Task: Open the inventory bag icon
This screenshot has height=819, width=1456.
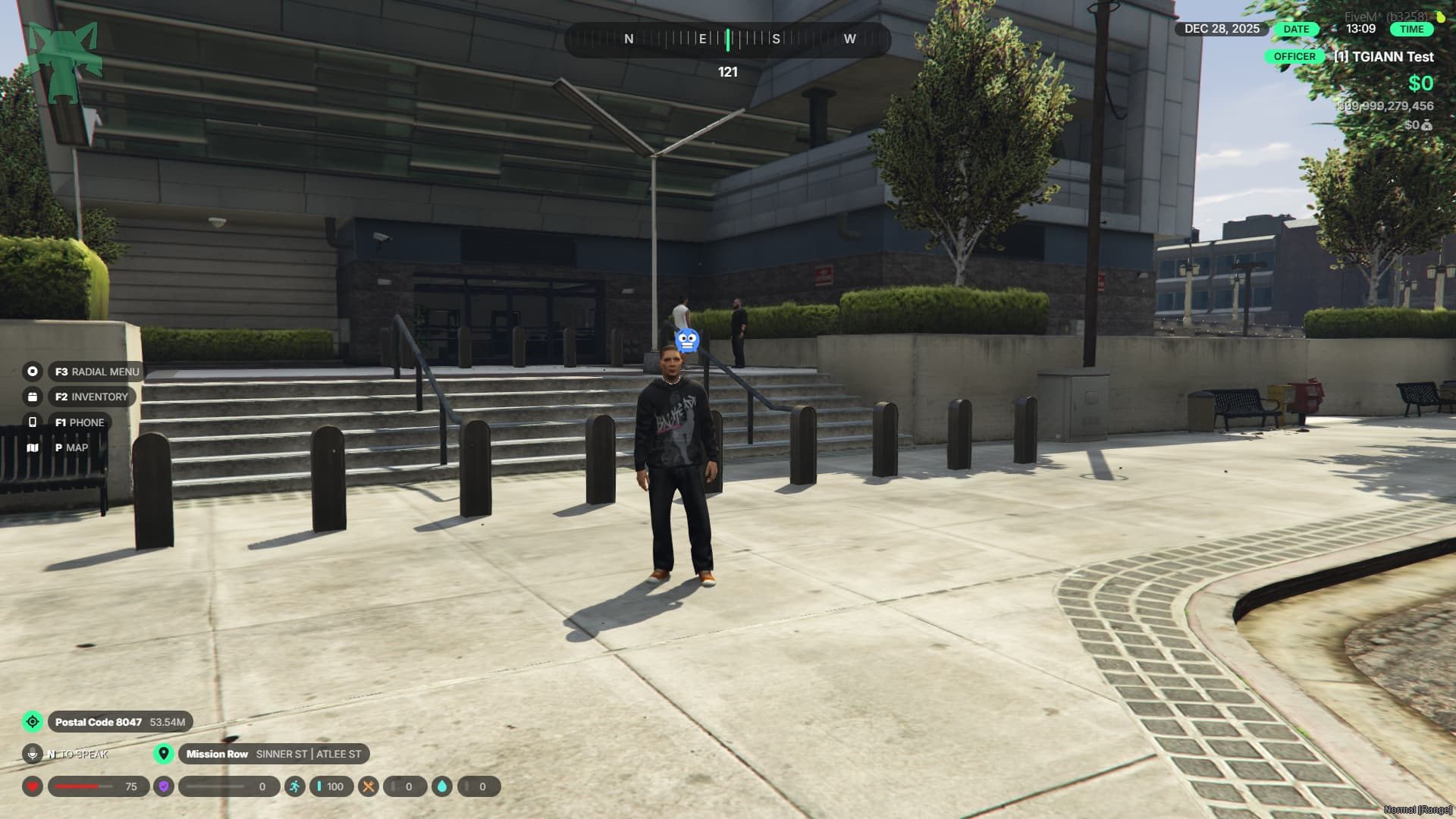Action: [x=33, y=397]
